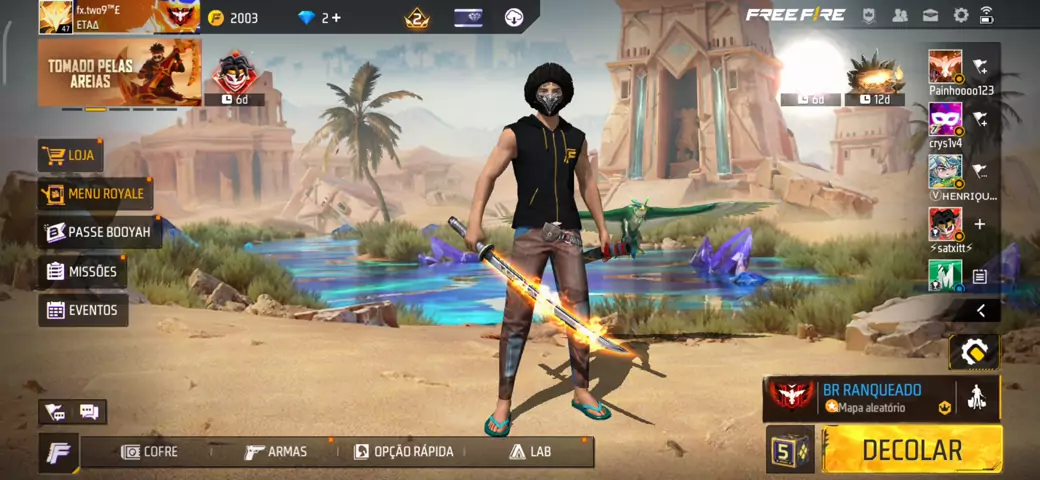Open the PASSE BOOYAH menu

pyautogui.click(x=99, y=232)
